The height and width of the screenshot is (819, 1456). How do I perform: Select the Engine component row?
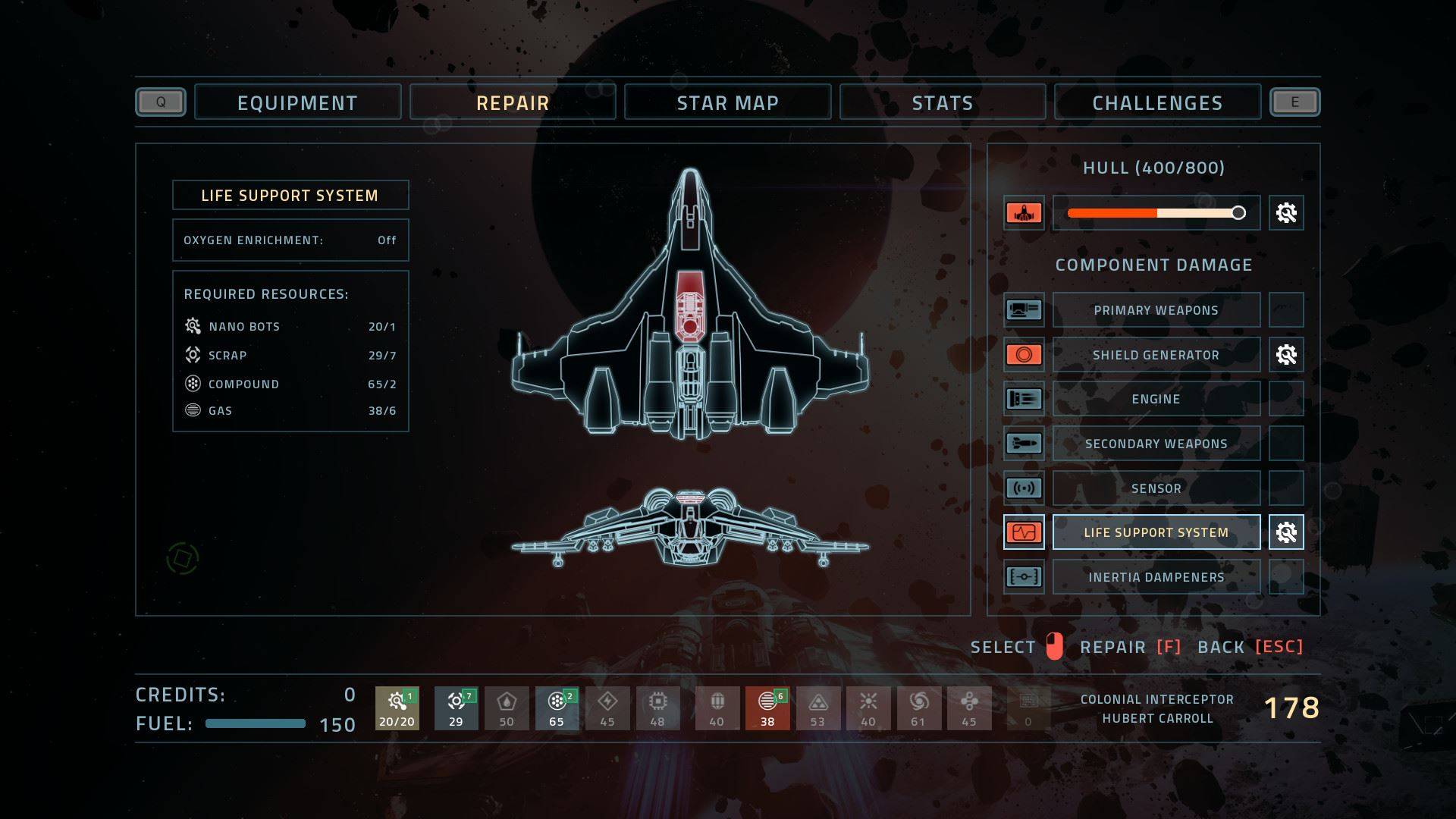click(x=1156, y=399)
